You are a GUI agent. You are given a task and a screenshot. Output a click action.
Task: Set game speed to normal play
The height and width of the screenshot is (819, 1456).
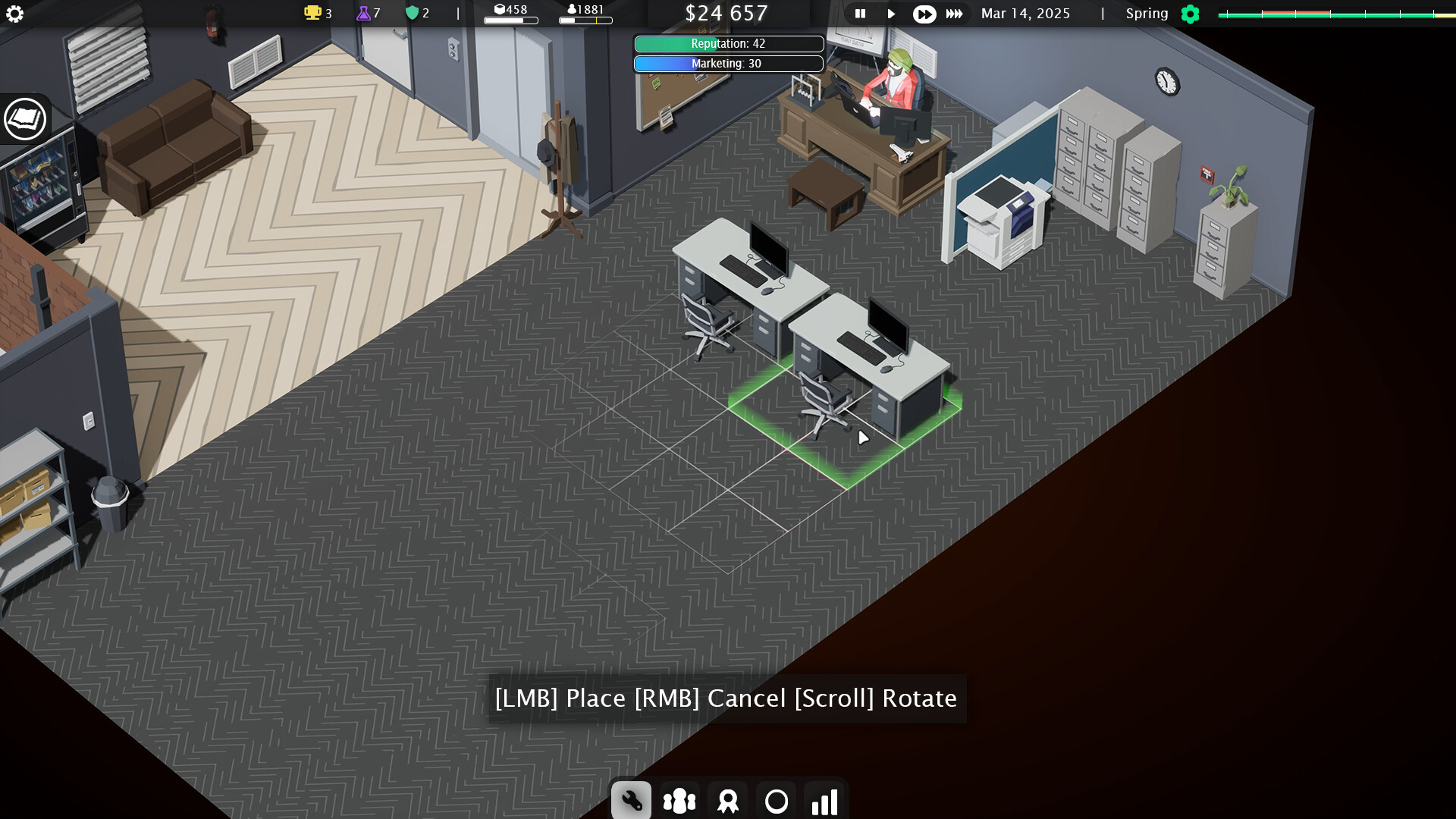891,14
